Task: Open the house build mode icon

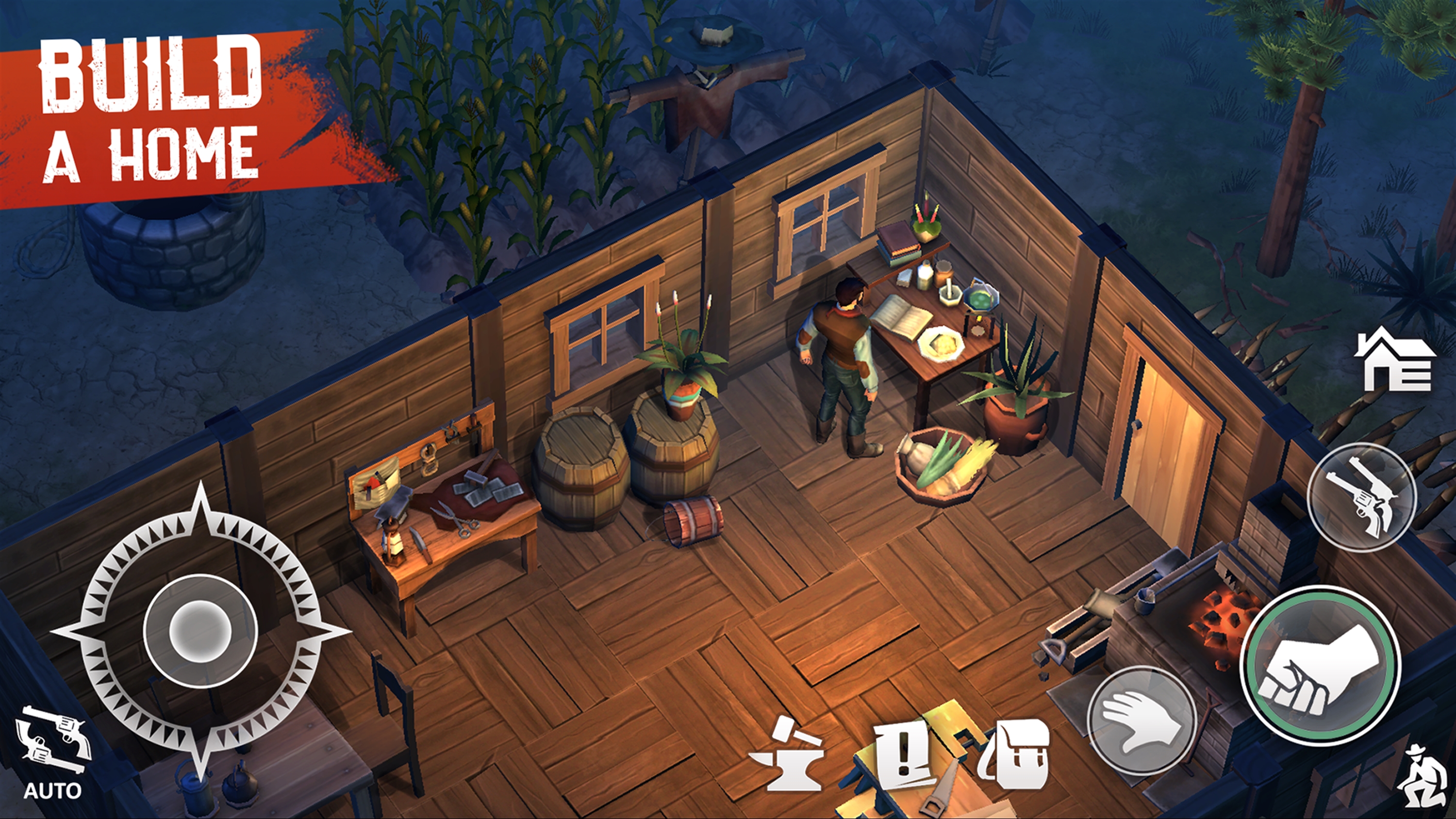Action: click(x=1395, y=360)
